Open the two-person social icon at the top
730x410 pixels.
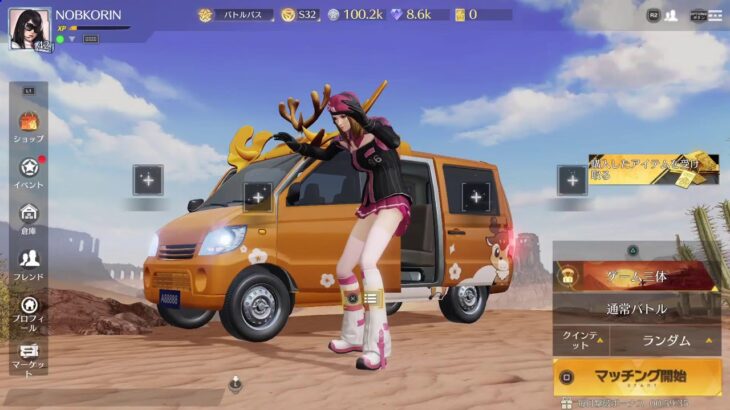(670, 15)
